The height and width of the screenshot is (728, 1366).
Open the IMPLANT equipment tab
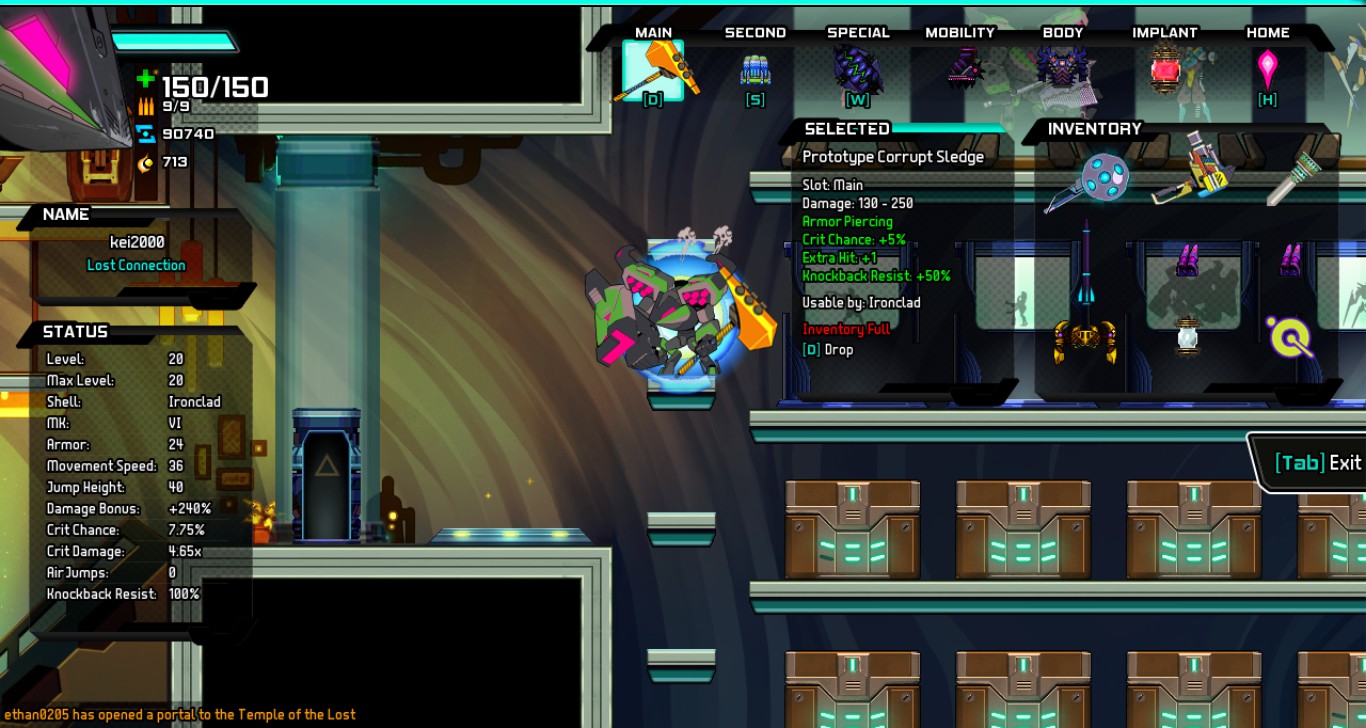pos(1166,32)
